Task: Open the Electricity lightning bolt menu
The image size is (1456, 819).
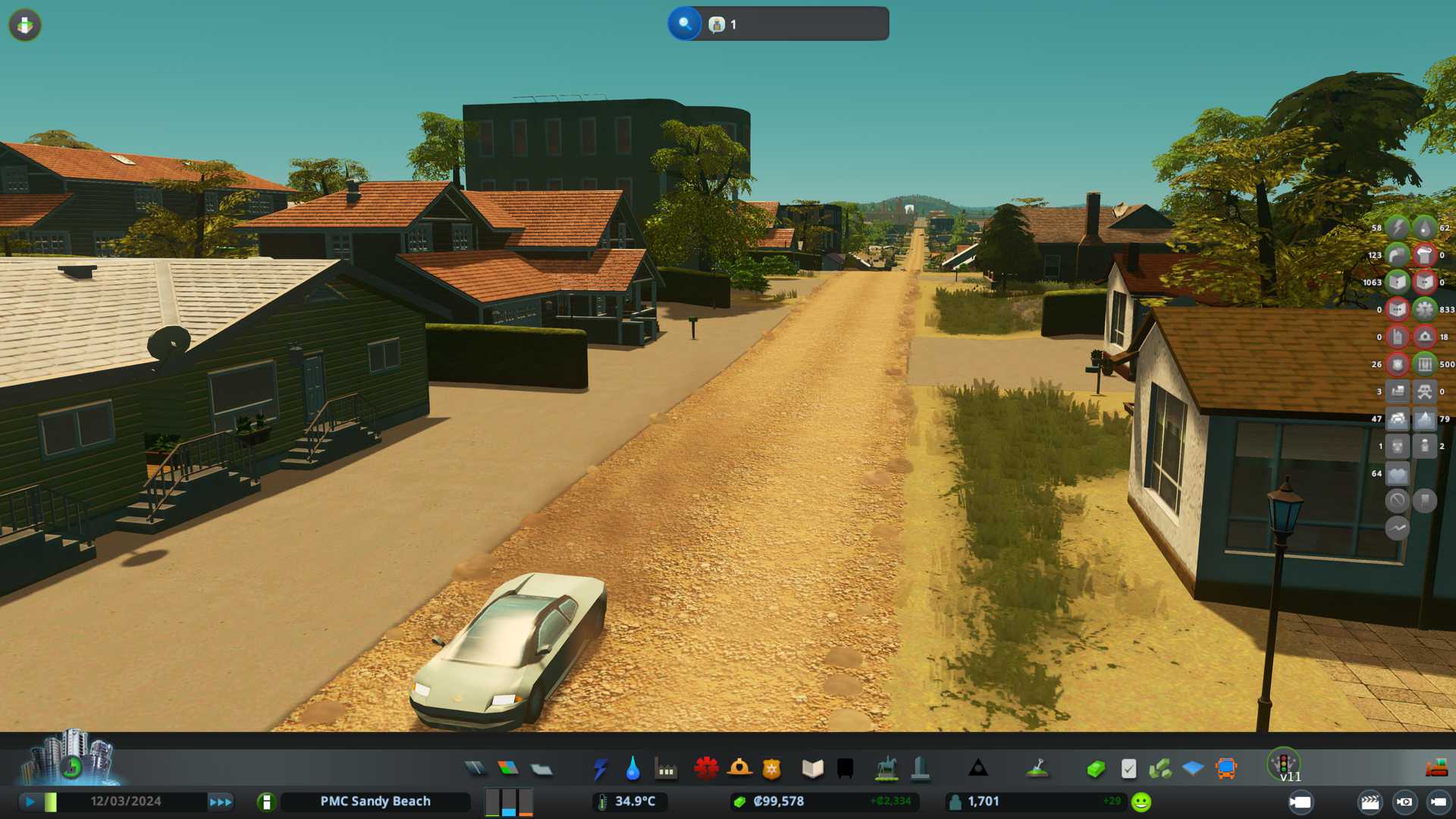Action: (600, 769)
